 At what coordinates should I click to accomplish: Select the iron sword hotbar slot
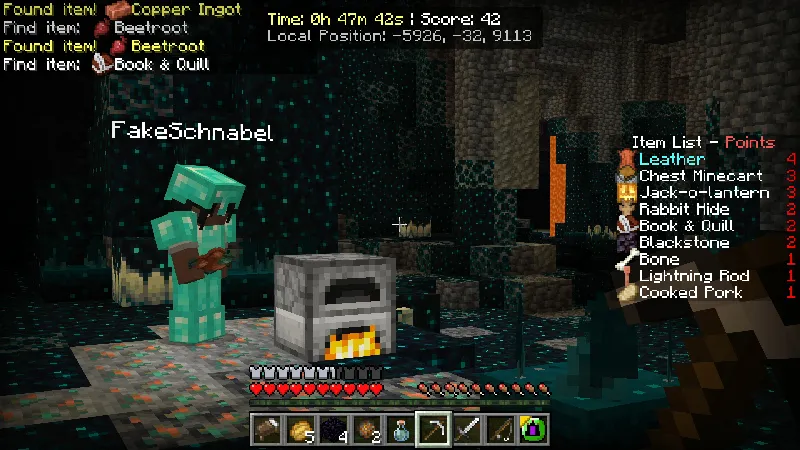click(466, 429)
